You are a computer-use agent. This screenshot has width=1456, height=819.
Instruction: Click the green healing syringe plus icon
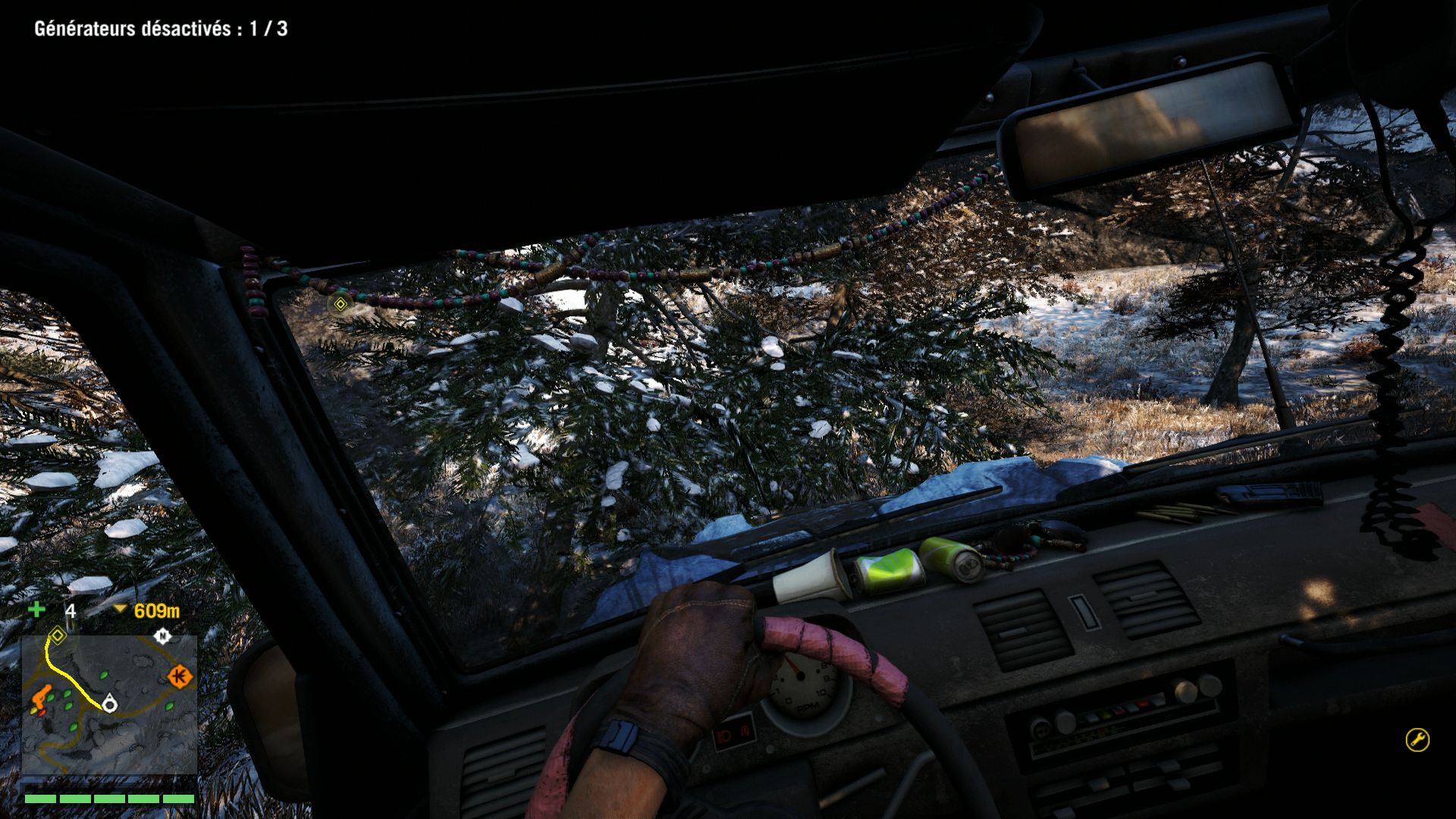36,610
